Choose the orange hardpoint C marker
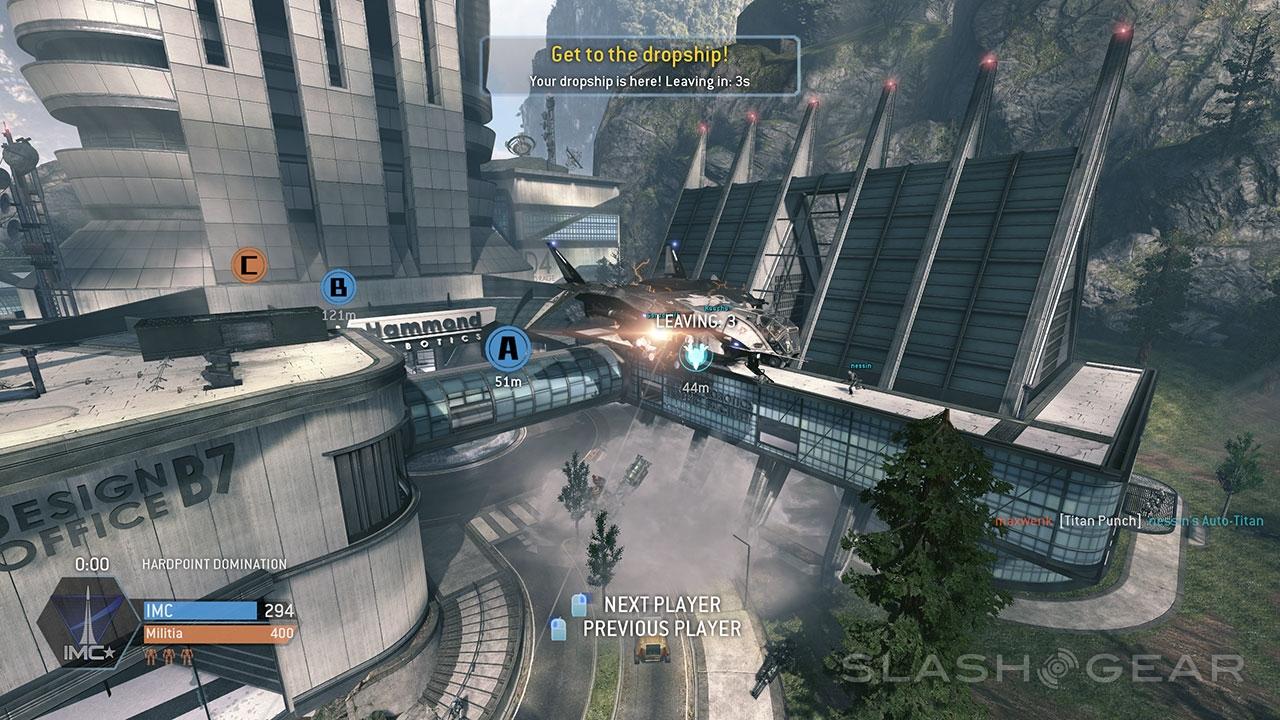The height and width of the screenshot is (720, 1280). pos(249,265)
